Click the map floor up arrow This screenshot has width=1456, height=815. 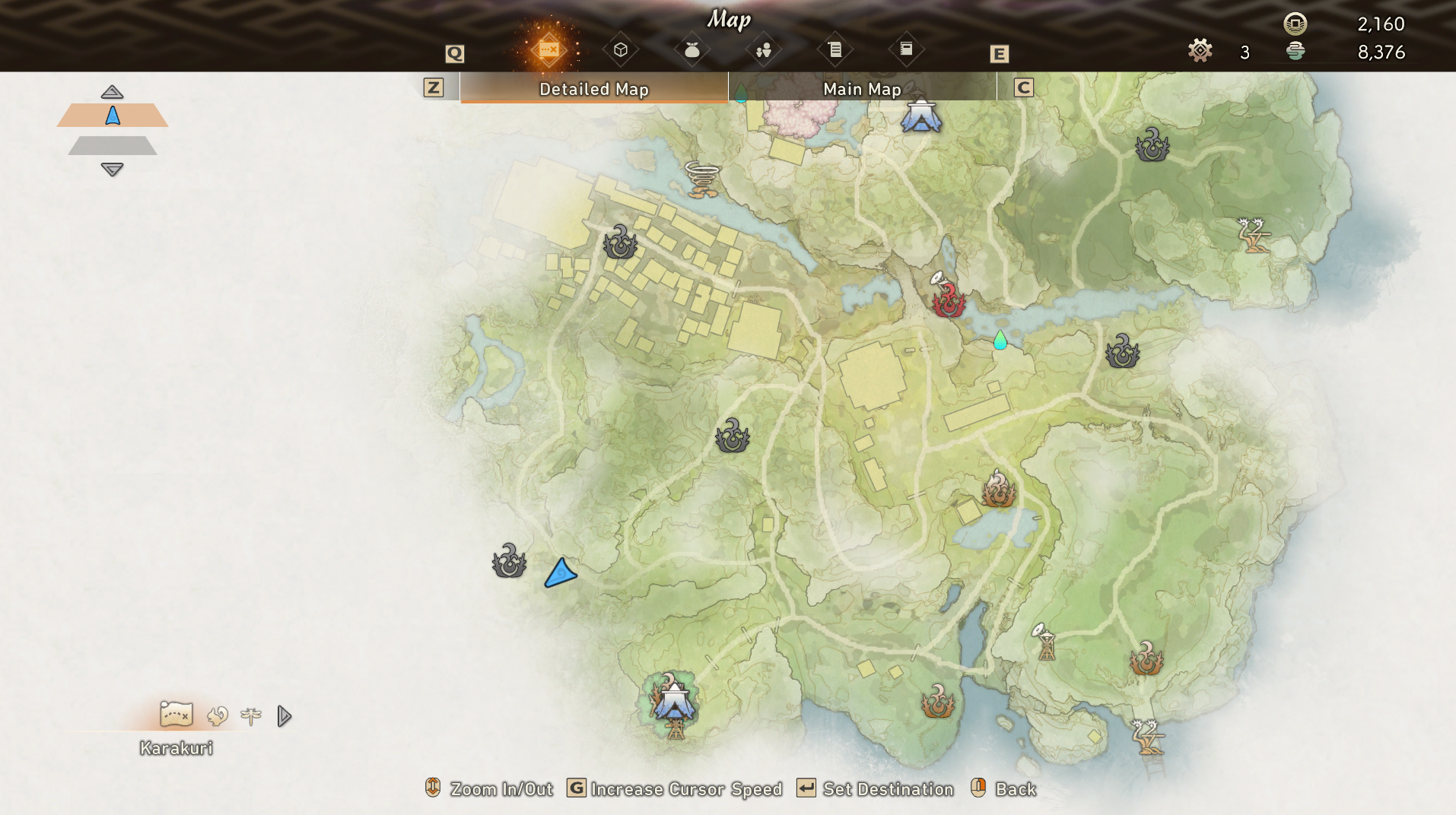[x=112, y=92]
